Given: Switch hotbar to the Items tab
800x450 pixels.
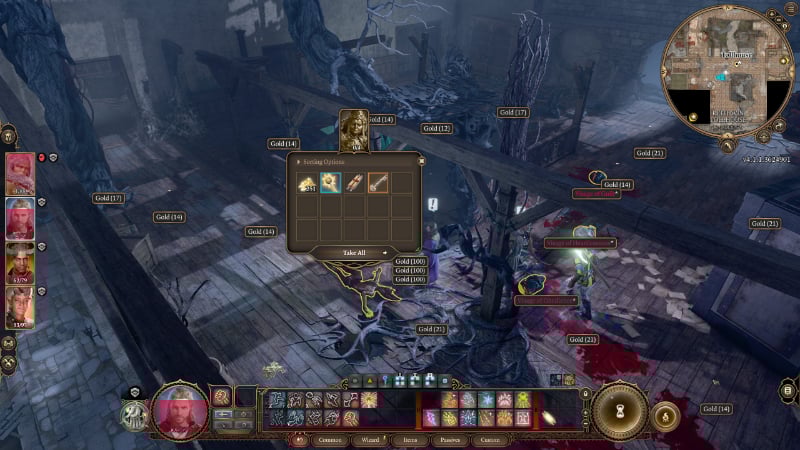Looking at the screenshot, I should click(x=410, y=439).
